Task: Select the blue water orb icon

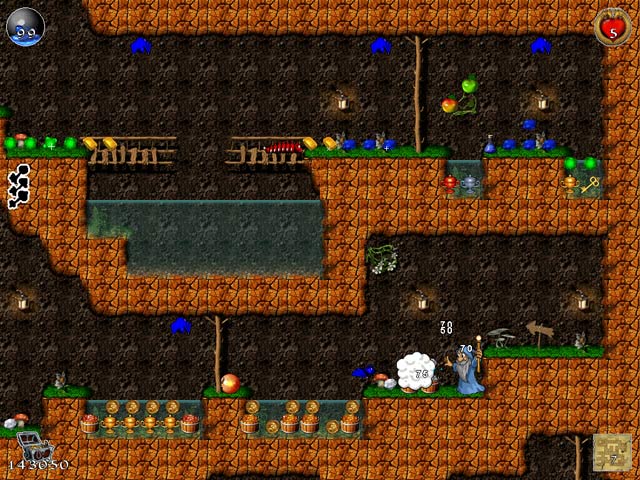Action: click(x=23, y=26)
